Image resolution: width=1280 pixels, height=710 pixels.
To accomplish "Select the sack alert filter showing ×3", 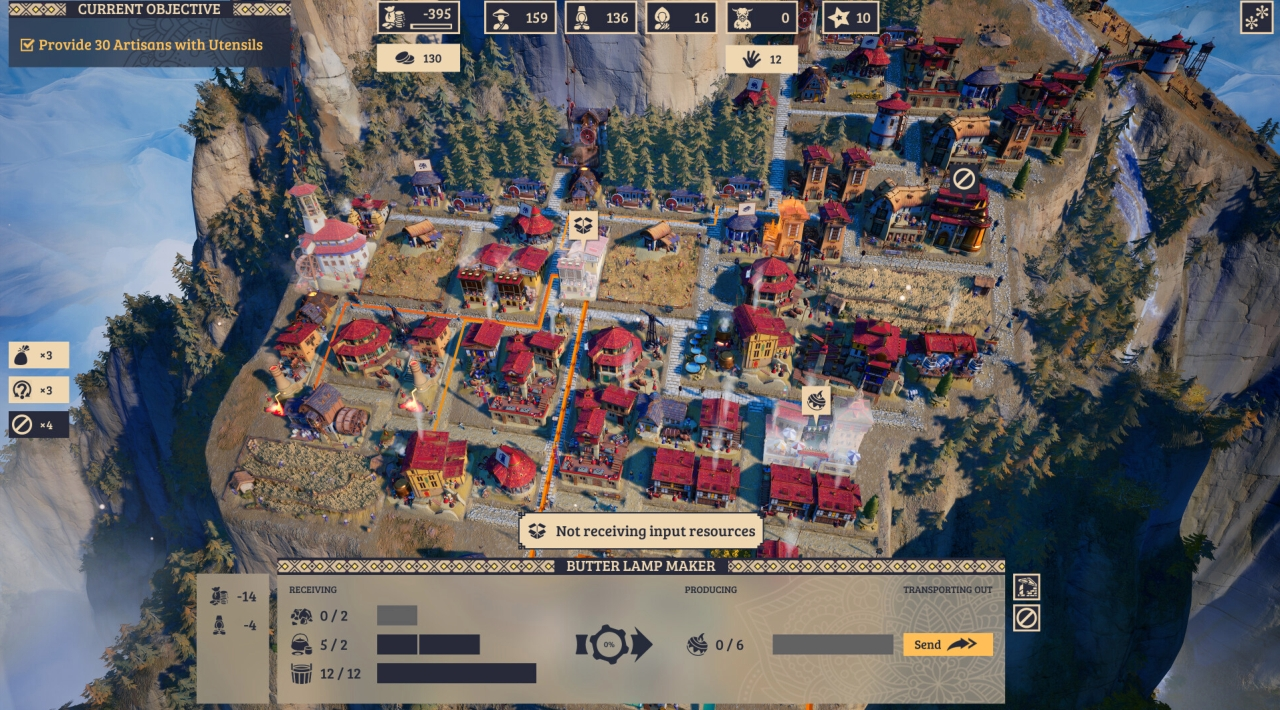I will [39, 355].
